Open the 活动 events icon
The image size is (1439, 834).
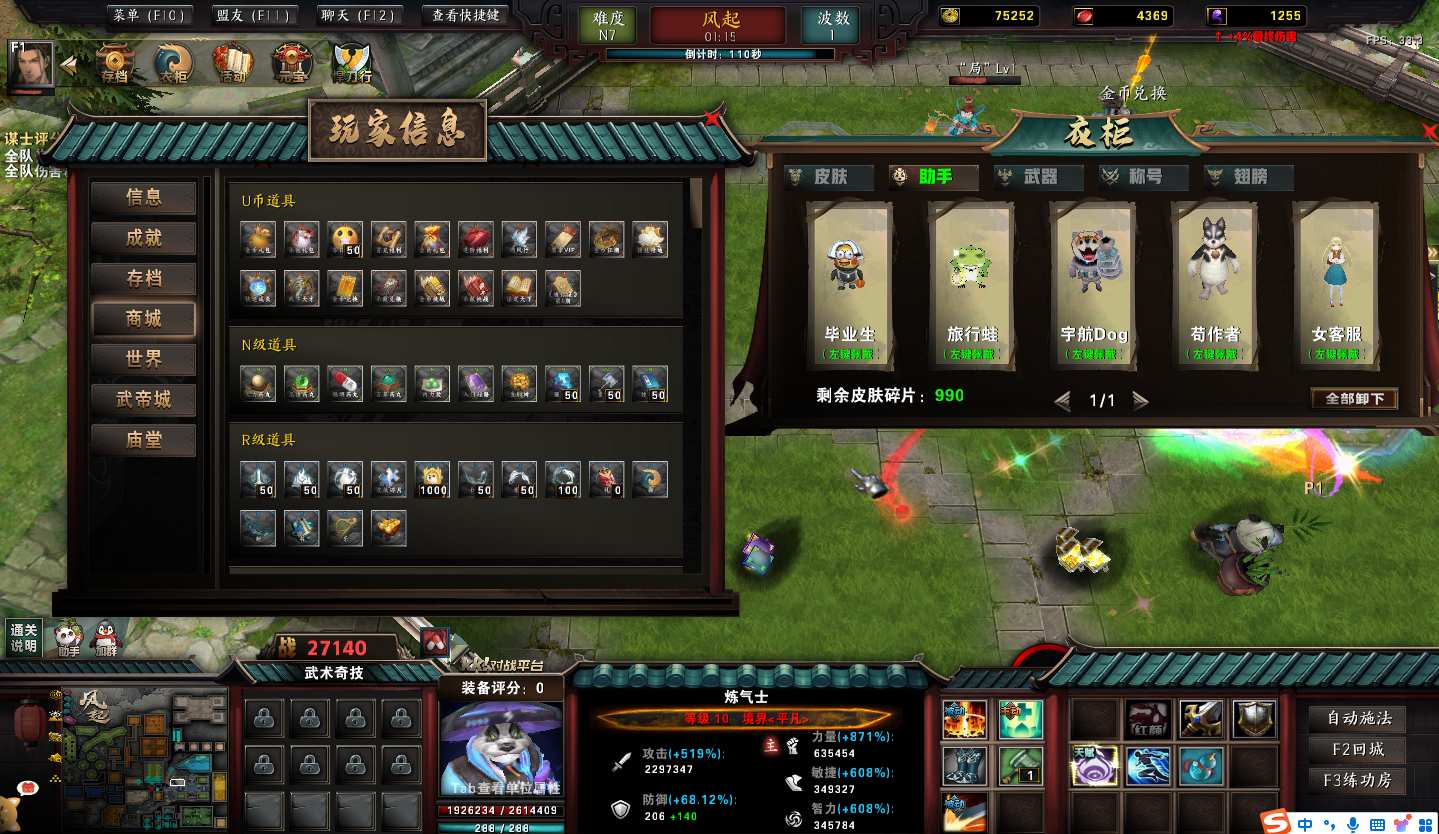232,65
